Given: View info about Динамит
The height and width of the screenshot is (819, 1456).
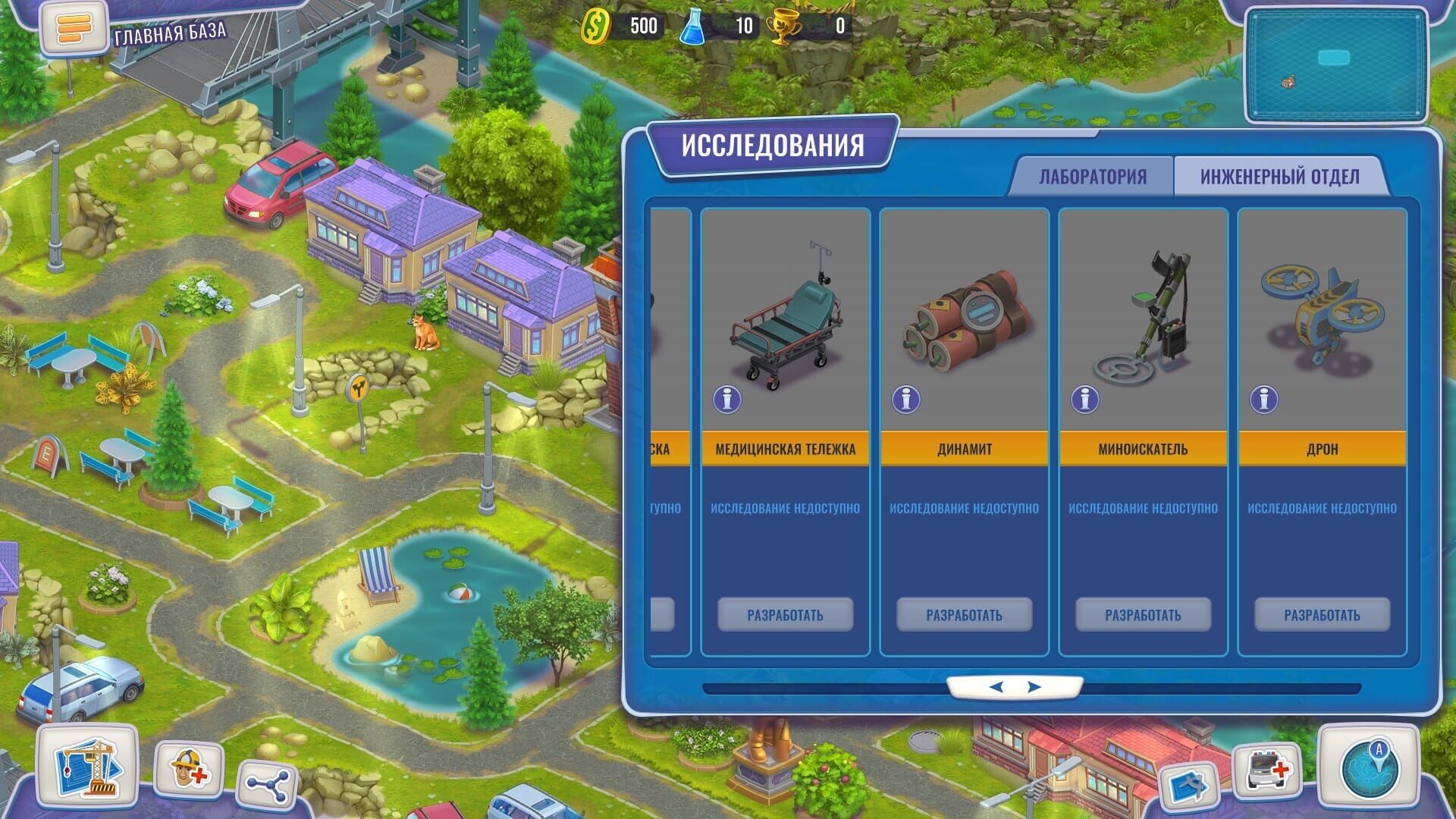Looking at the screenshot, I should pos(907,400).
